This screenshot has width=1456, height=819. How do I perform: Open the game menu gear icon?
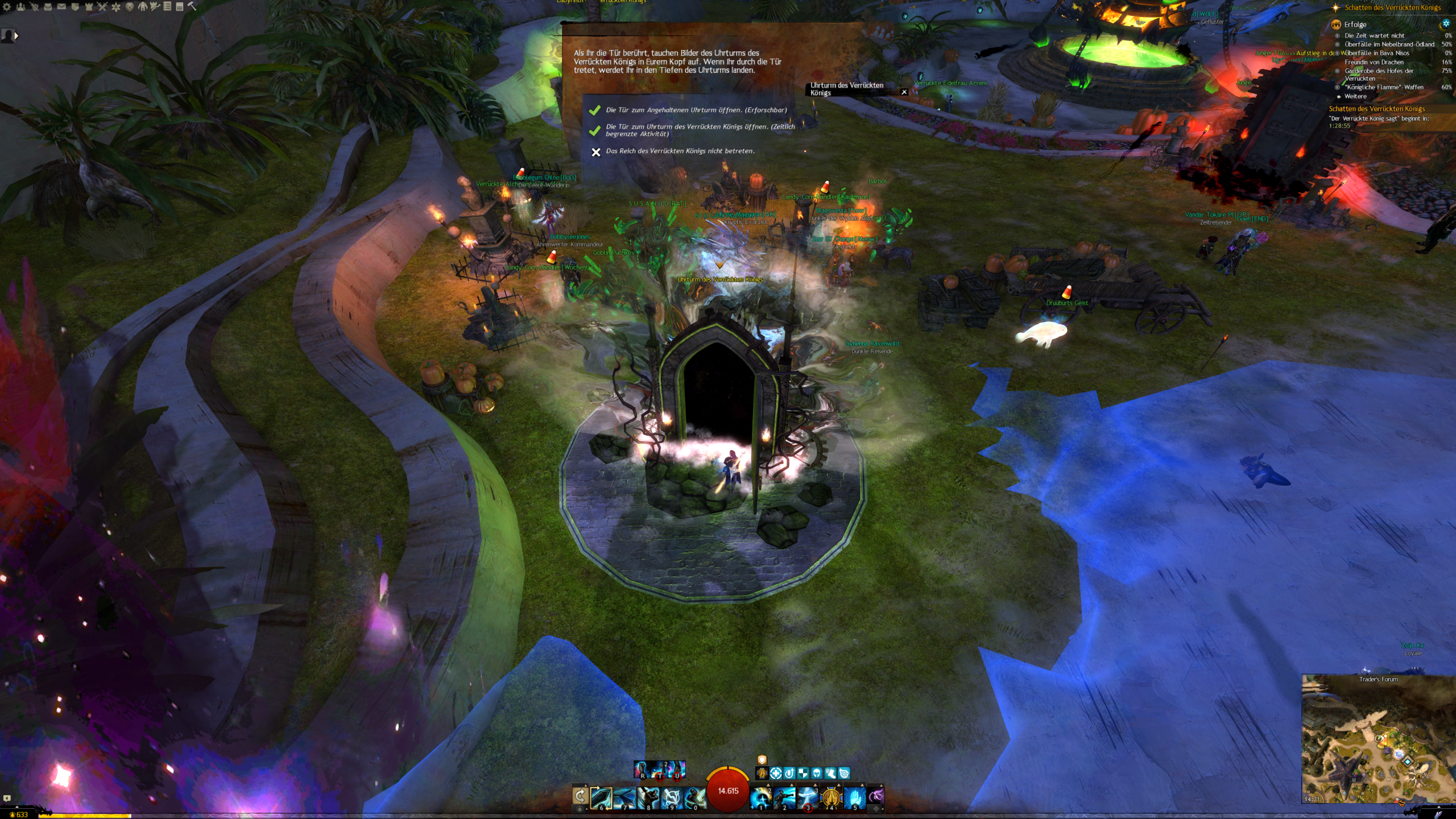pyautogui.click(x=7, y=7)
